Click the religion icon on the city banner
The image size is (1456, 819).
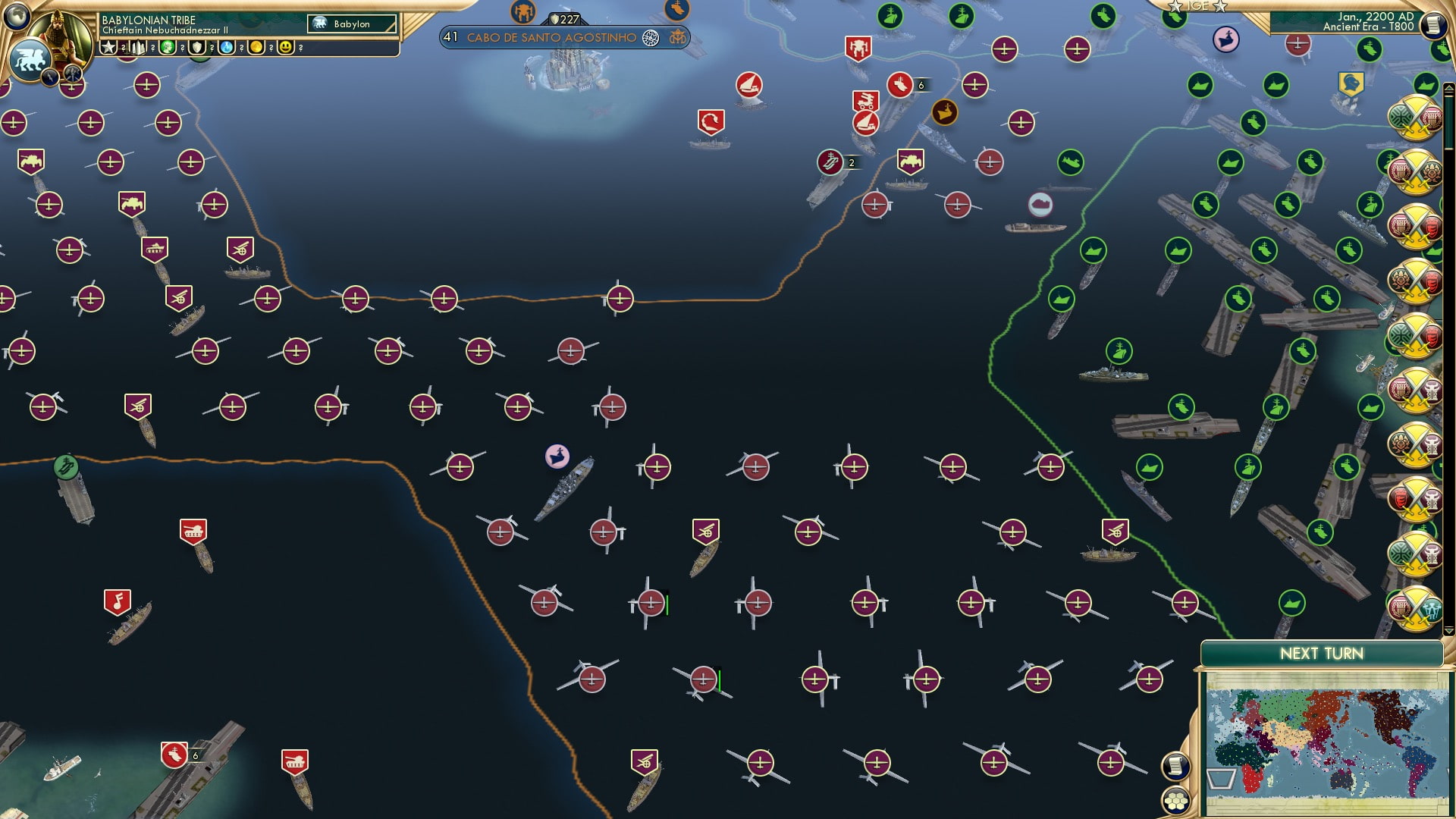pyautogui.click(x=651, y=37)
